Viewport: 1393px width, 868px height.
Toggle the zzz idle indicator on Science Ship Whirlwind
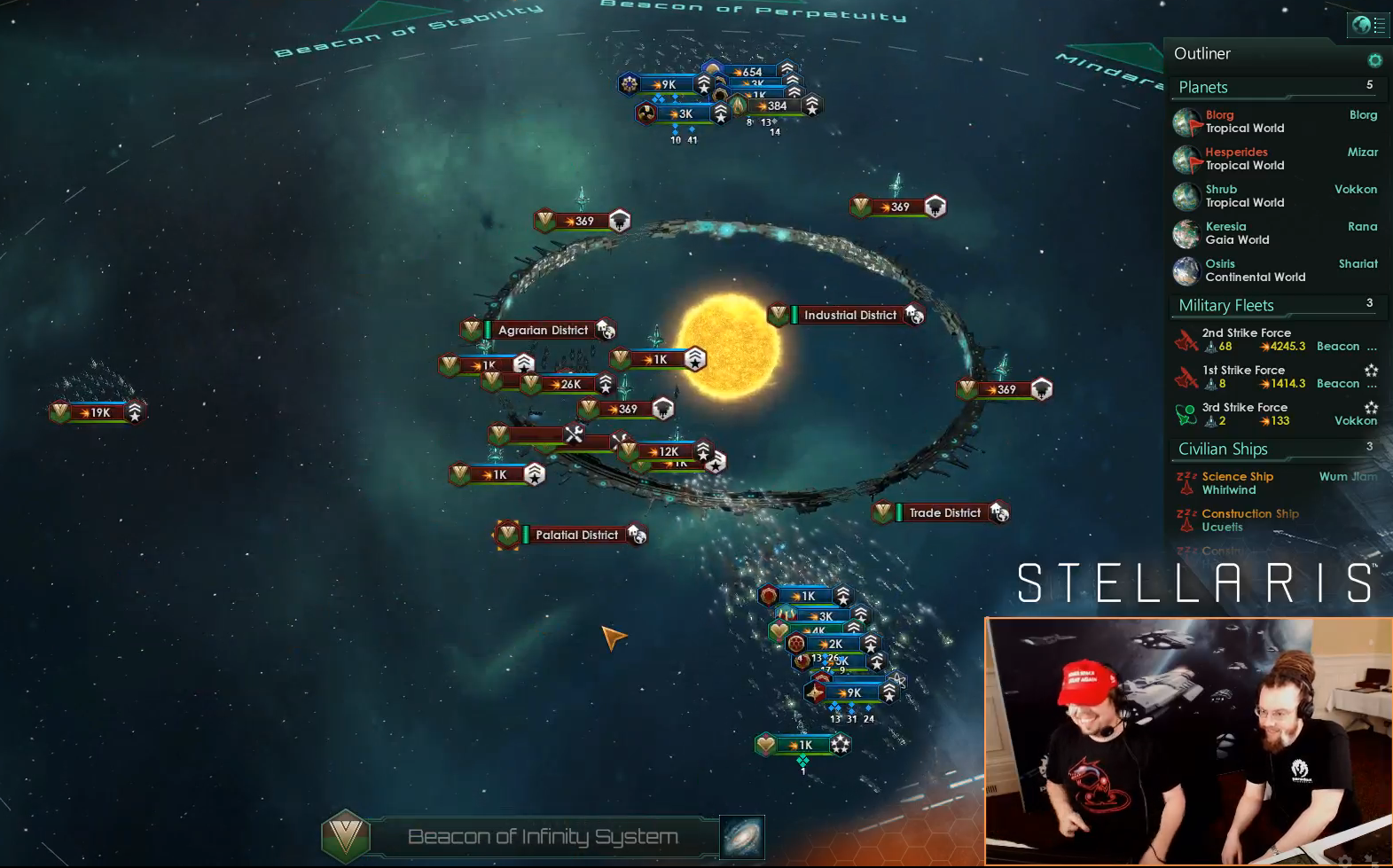[1185, 476]
